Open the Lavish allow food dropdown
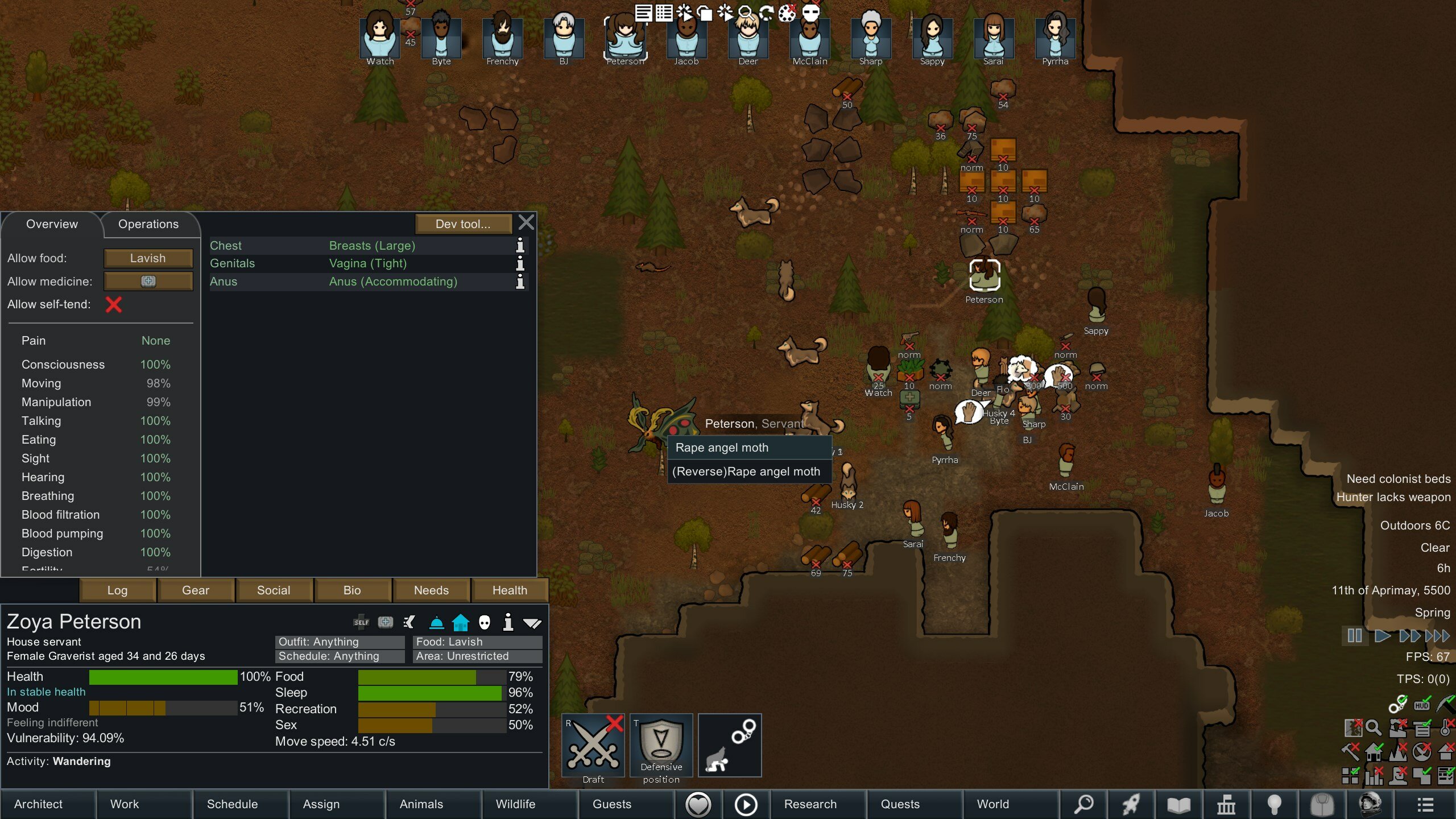This screenshot has height=819, width=1456. (x=148, y=258)
